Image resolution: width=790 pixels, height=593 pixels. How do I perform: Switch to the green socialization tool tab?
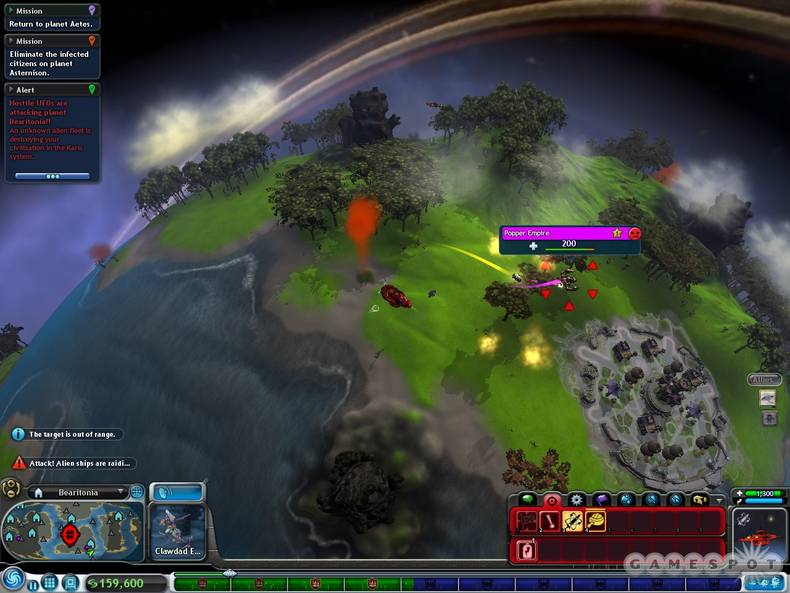526,499
